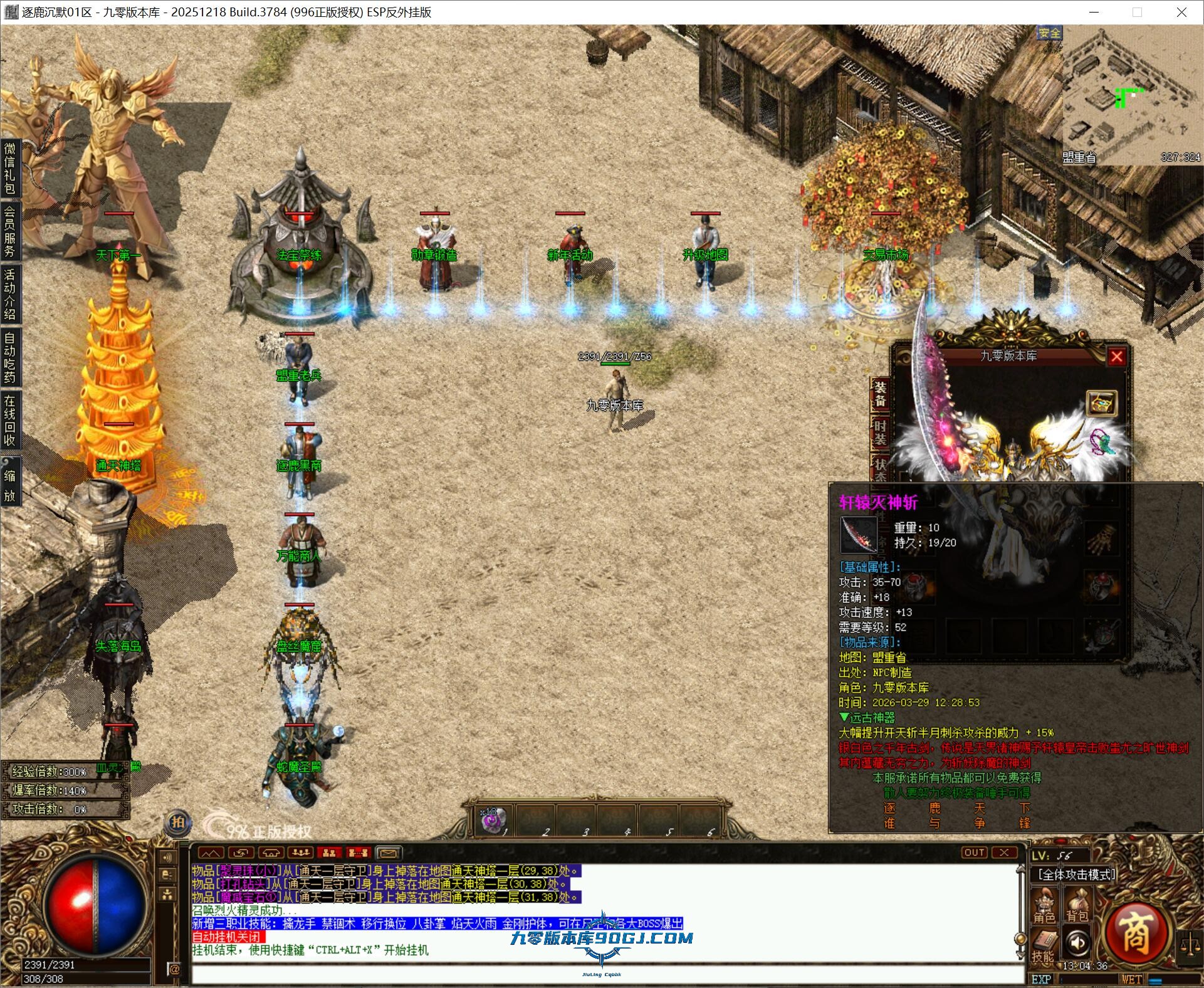This screenshot has height=988, width=1204.
Task: Open the 背包 backpack inventory
Action: 1077,907
